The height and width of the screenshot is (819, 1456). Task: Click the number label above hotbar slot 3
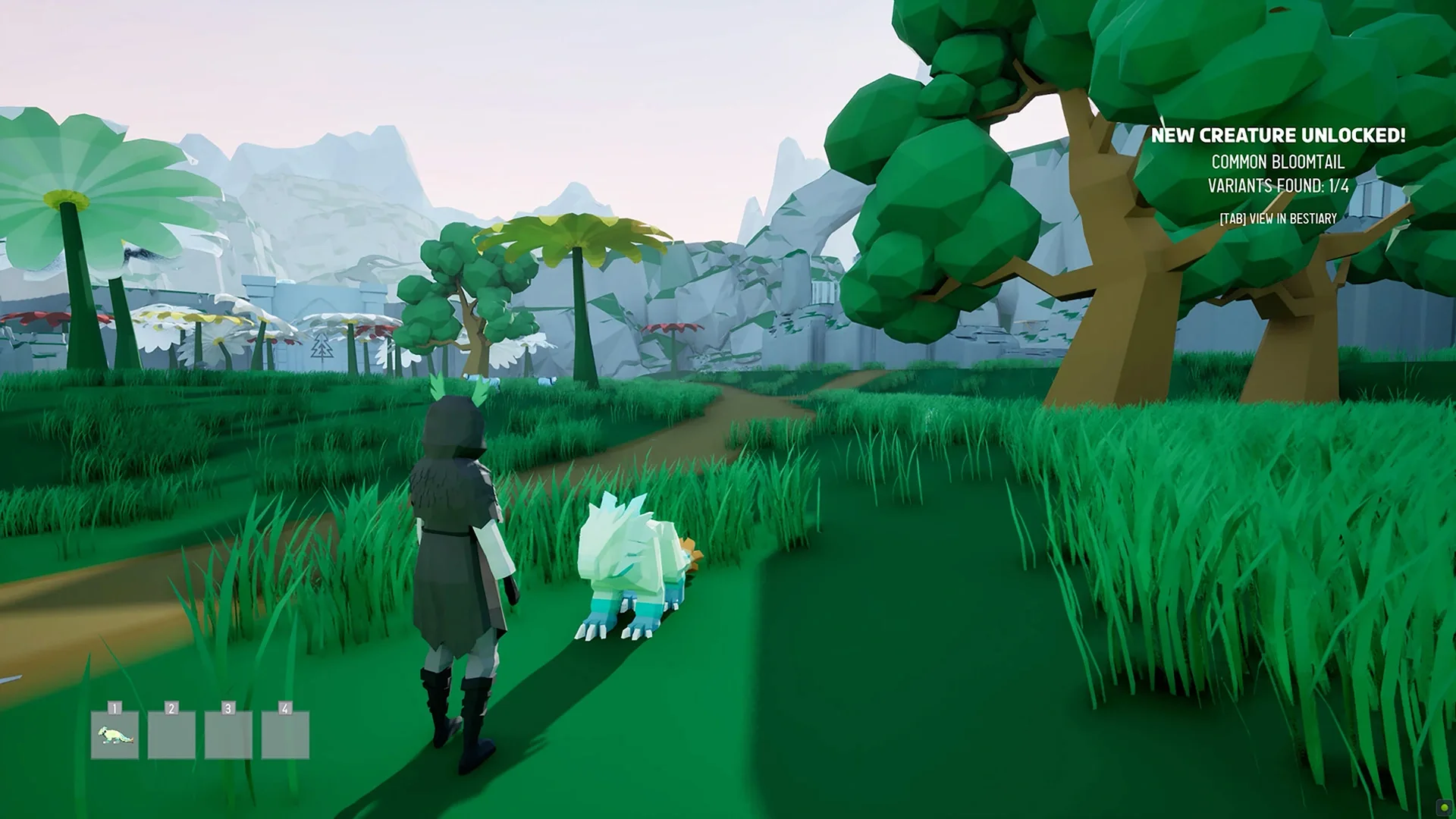click(x=228, y=708)
